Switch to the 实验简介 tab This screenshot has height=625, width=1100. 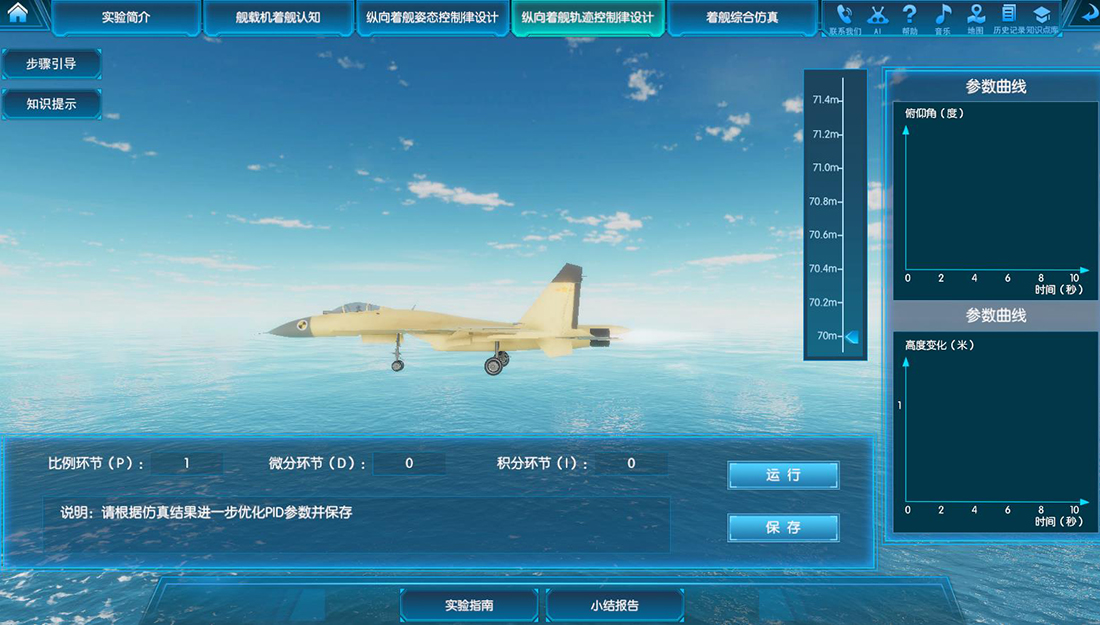[x=126, y=18]
